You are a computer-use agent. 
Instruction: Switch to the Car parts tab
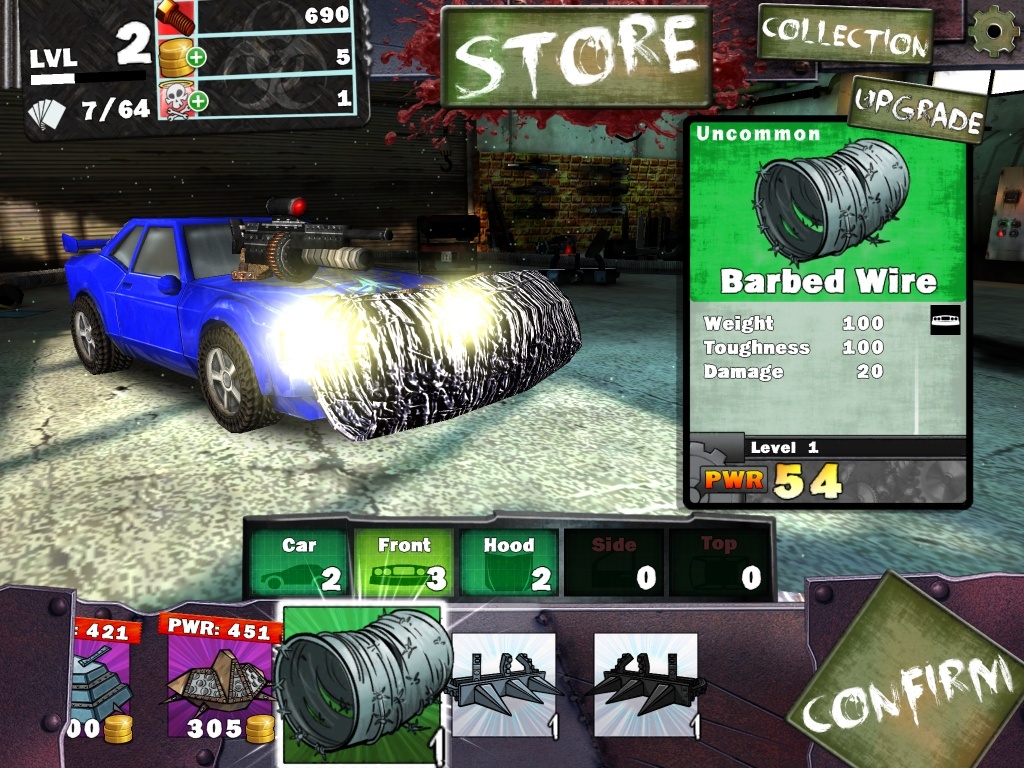pyautogui.click(x=299, y=563)
